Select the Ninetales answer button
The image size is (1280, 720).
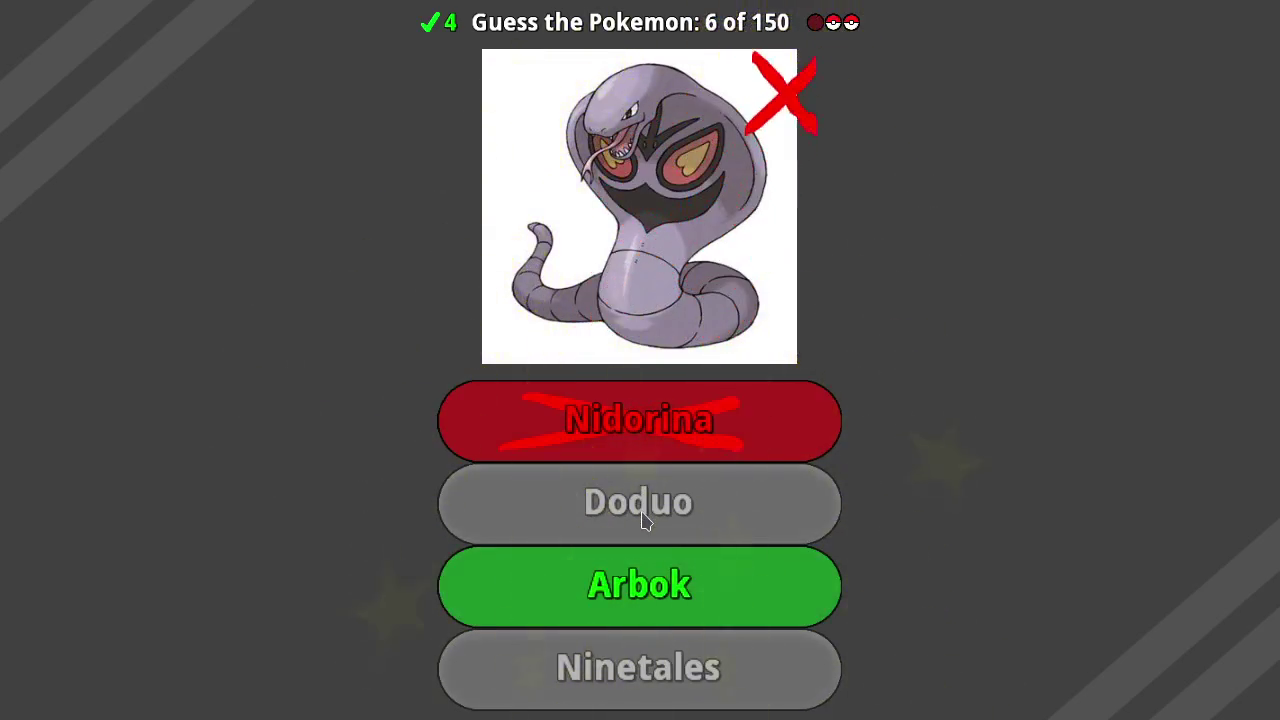(639, 668)
